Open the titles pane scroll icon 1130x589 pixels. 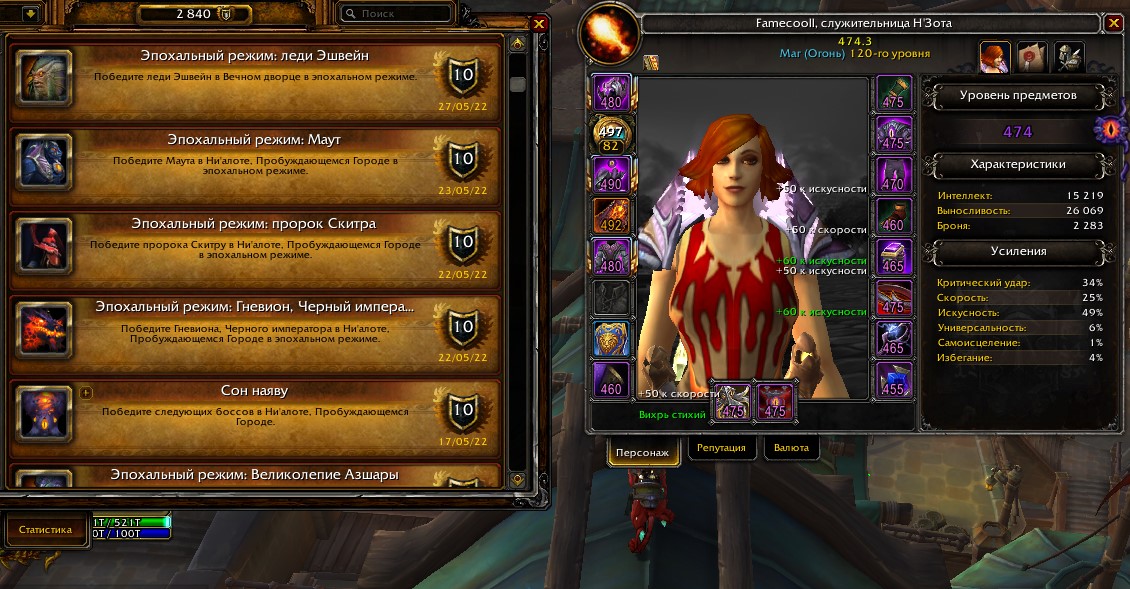pos(1031,58)
